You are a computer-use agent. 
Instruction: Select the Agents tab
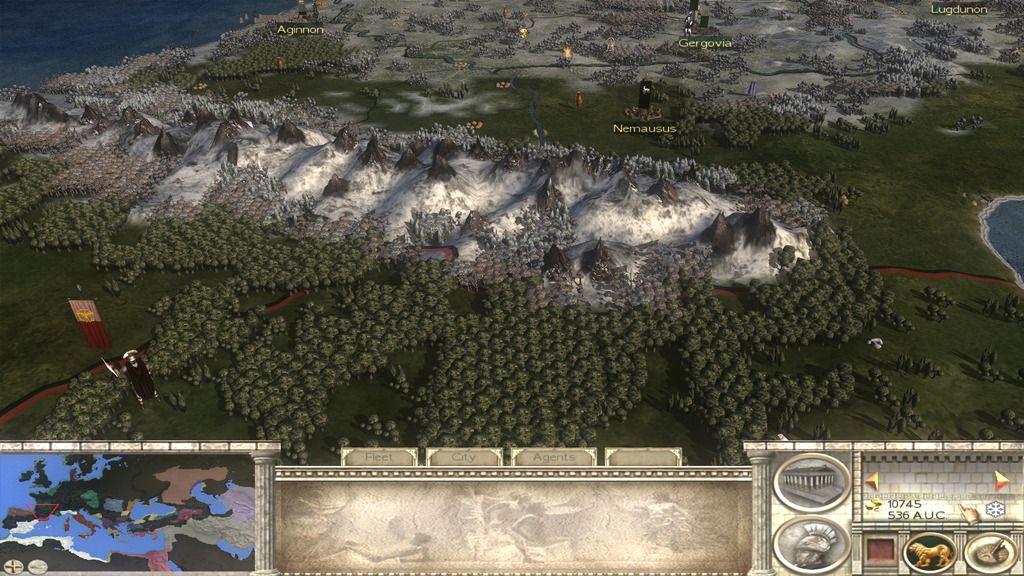point(553,457)
